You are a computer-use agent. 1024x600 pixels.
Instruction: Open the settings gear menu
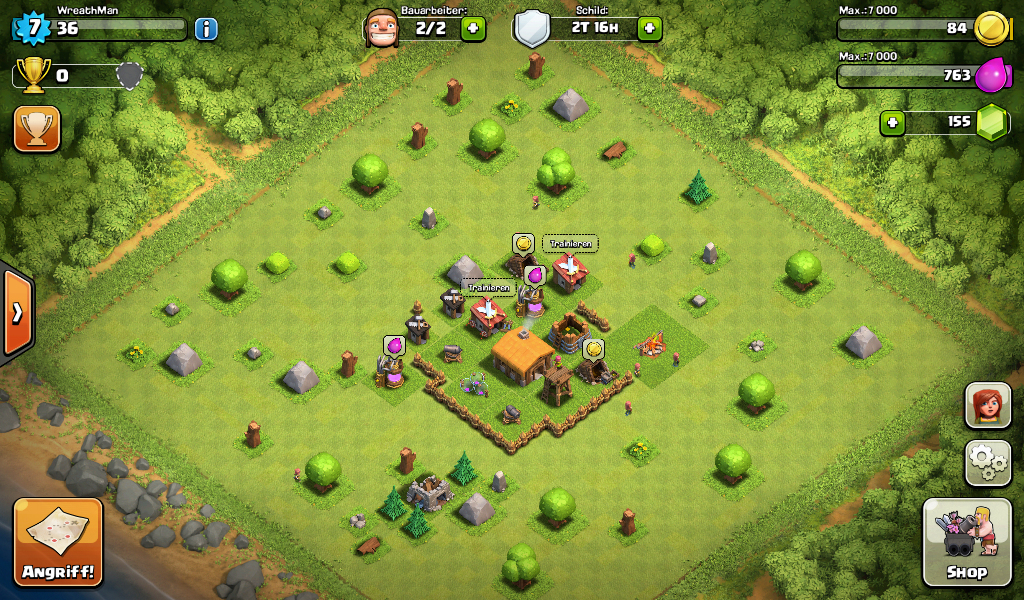(988, 462)
